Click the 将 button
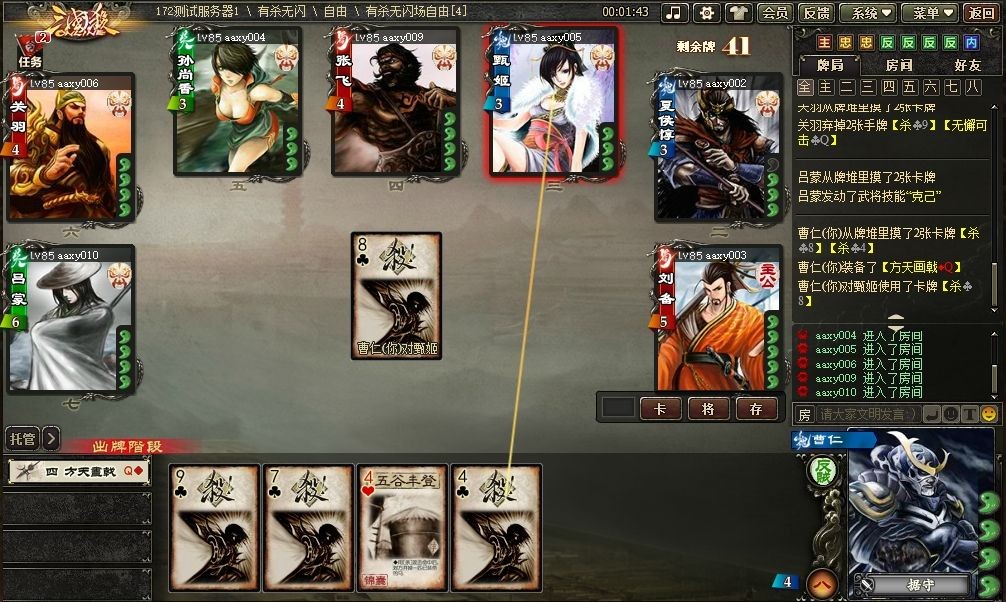This screenshot has width=1006, height=602. pyautogui.click(x=708, y=408)
